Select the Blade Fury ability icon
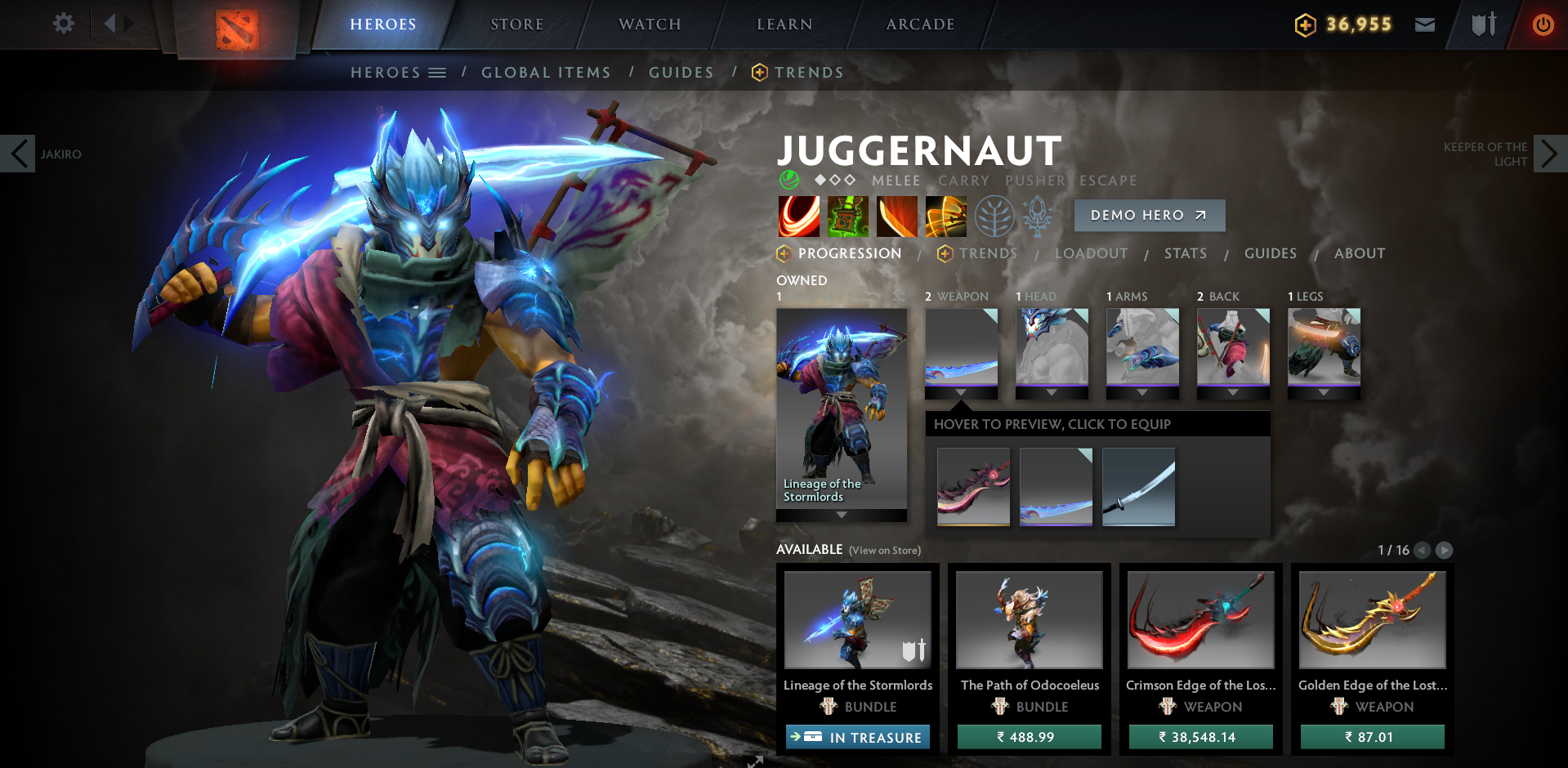 (797, 216)
